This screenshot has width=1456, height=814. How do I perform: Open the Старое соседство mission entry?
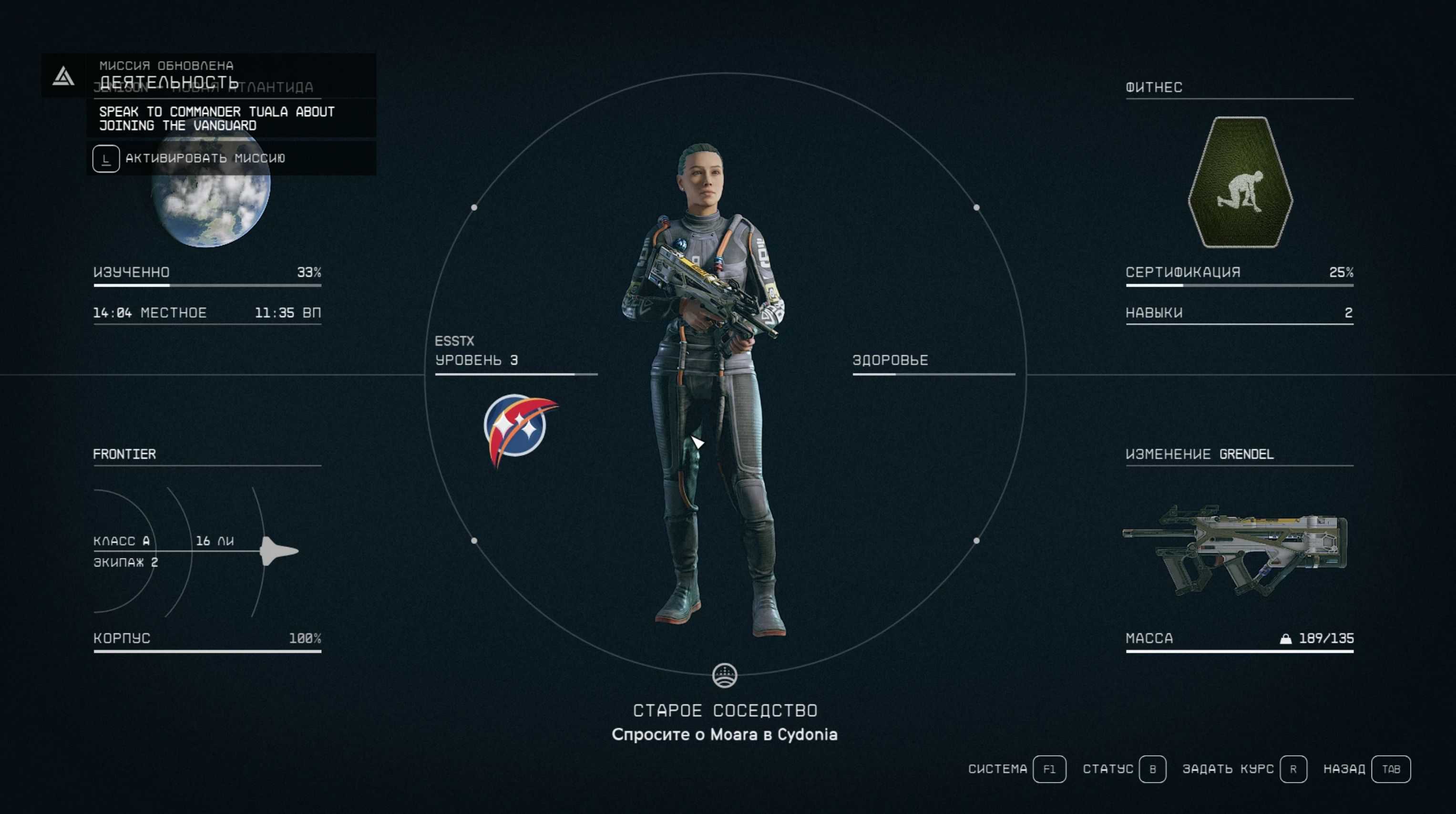pyautogui.click(x=725, y=711)
